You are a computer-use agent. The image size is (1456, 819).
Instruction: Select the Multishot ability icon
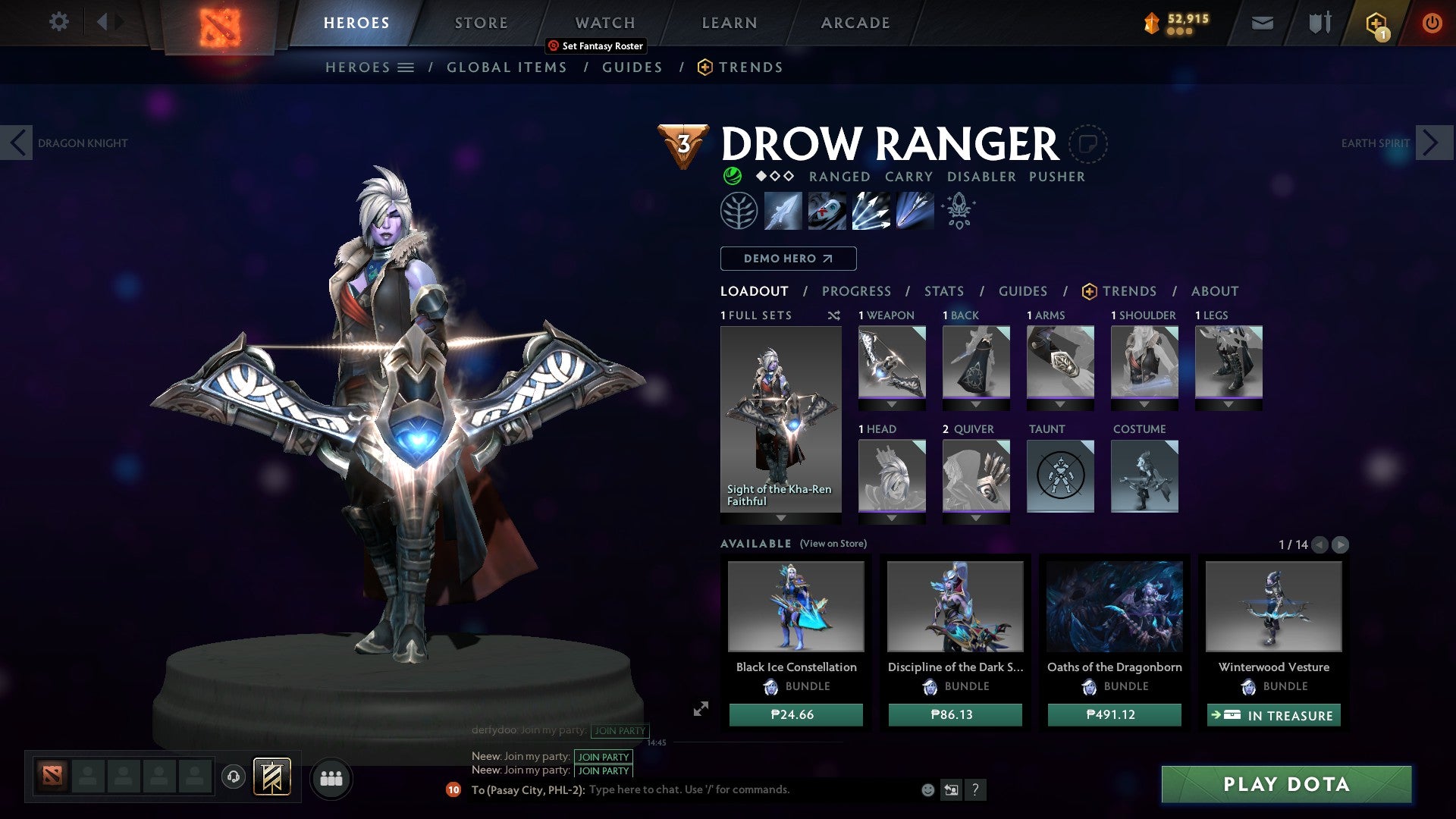pos(872,212)
